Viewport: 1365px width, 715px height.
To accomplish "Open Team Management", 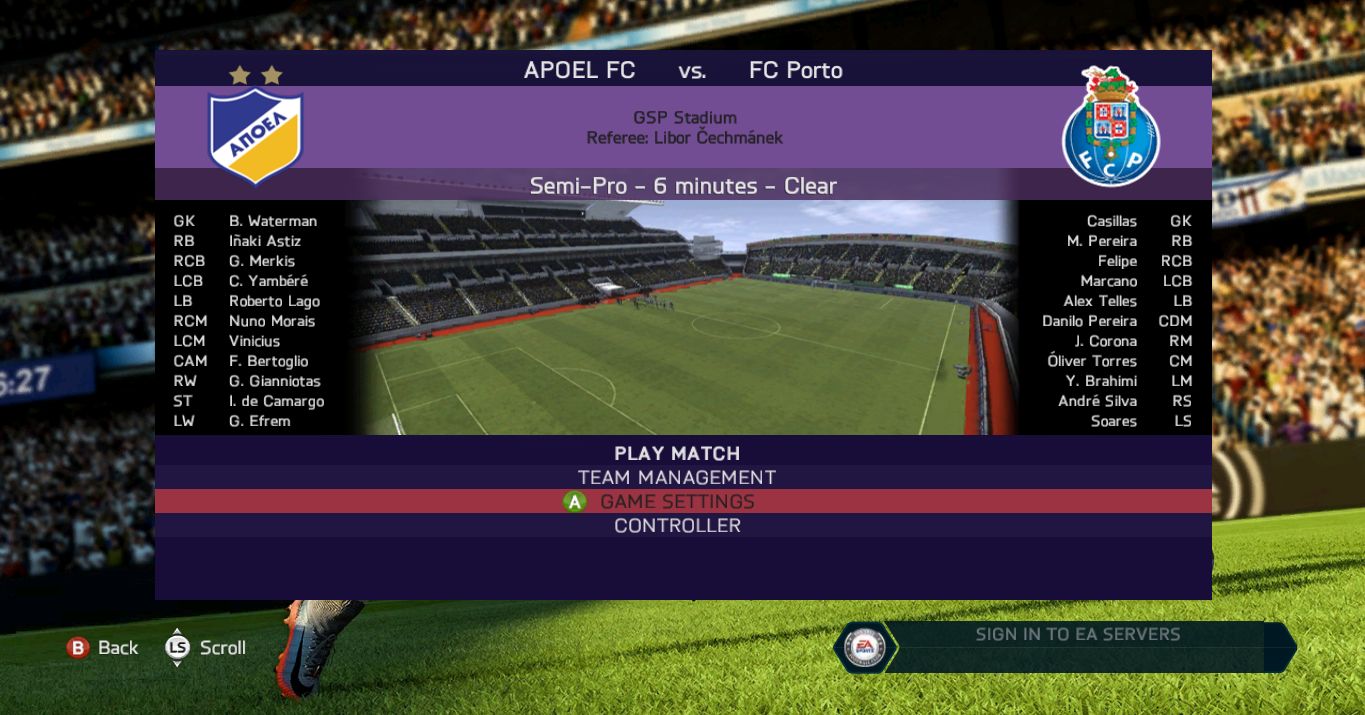I will pyautogui.click(x=677, y=477).
